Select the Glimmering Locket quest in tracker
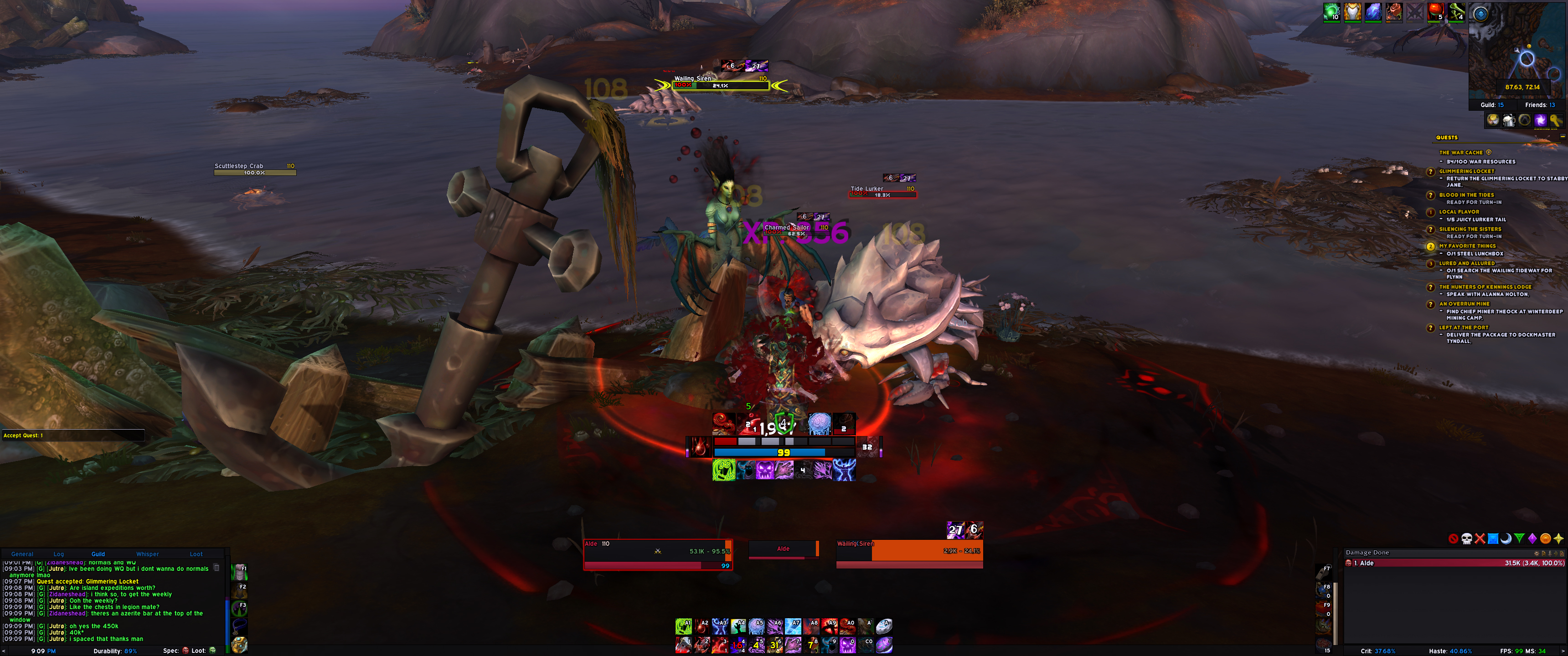 pos(1466,171)
